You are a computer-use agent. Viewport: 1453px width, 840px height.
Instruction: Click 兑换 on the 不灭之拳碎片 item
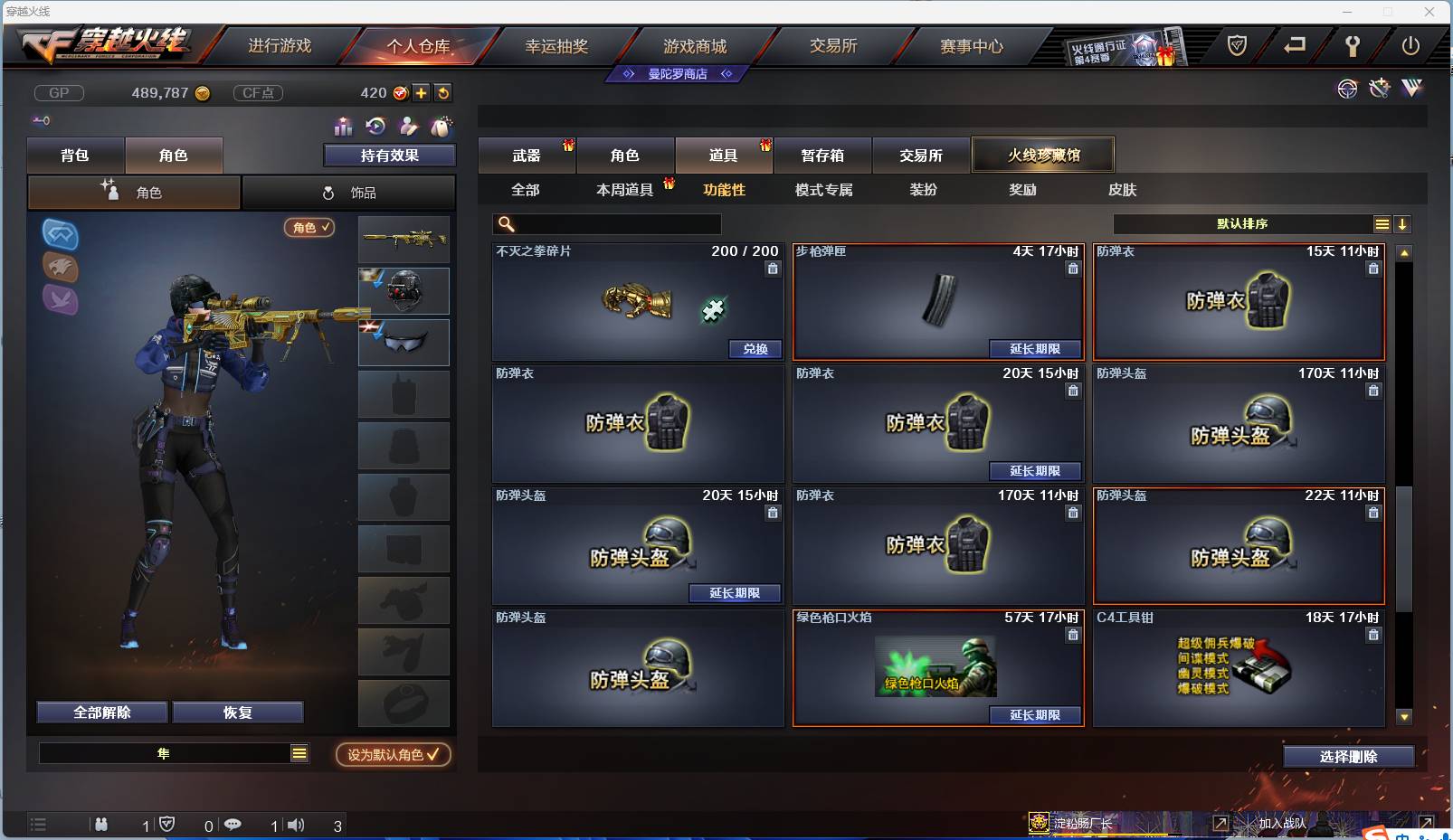[x=755, y=349]
